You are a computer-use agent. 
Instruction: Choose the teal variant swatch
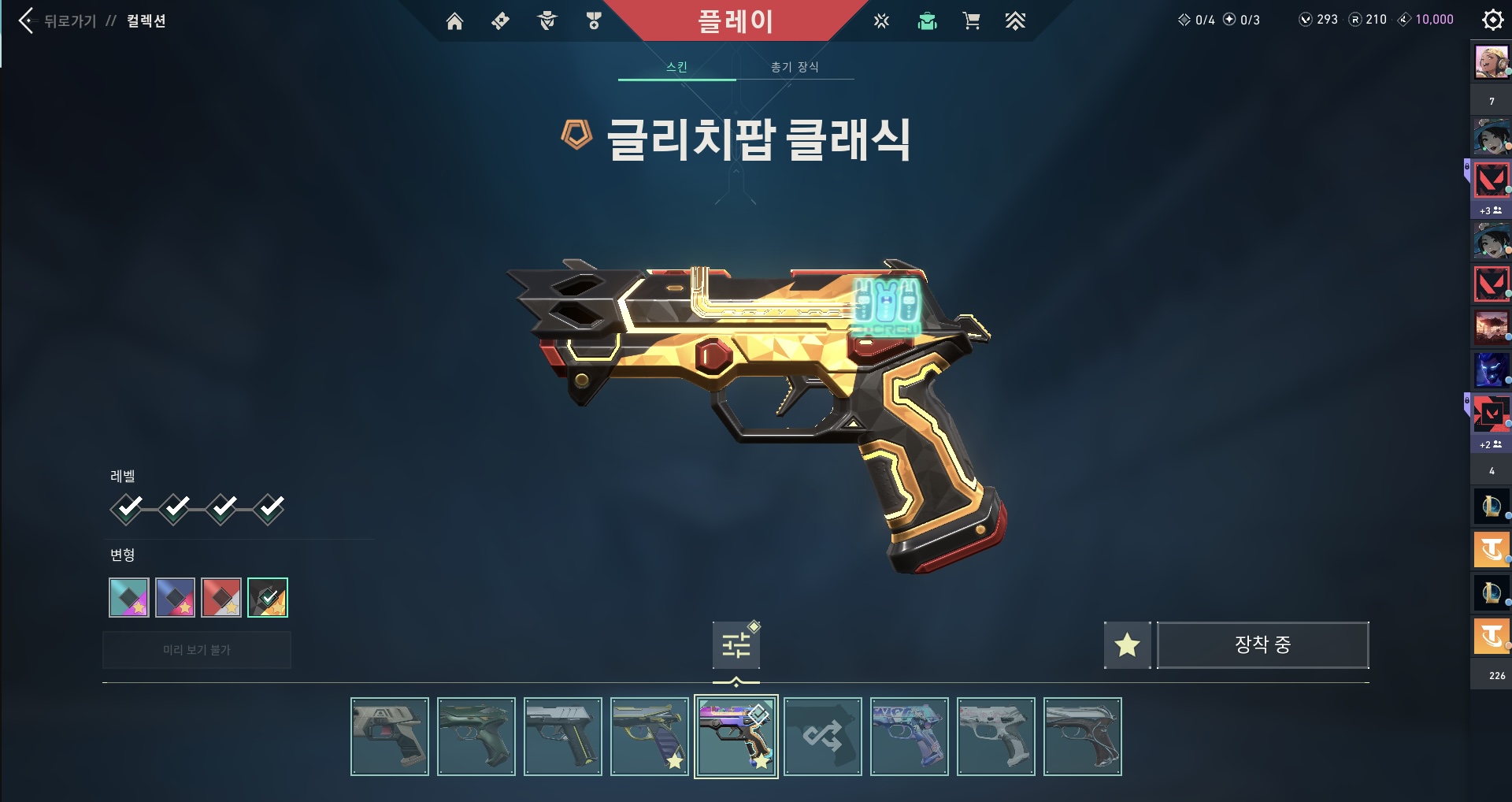(x=129, y=597)
